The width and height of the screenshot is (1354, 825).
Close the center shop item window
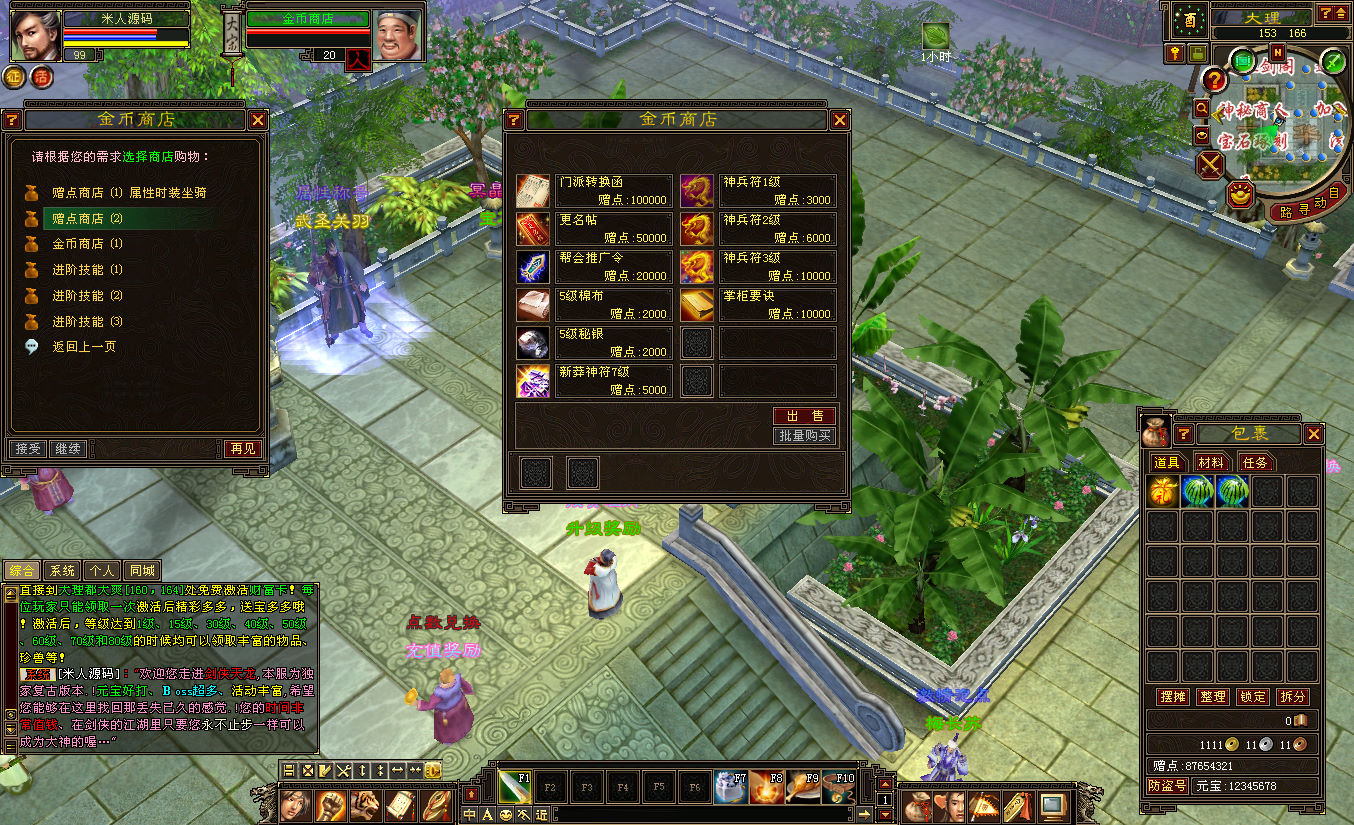pyautogui.click(x=840, y=121)
